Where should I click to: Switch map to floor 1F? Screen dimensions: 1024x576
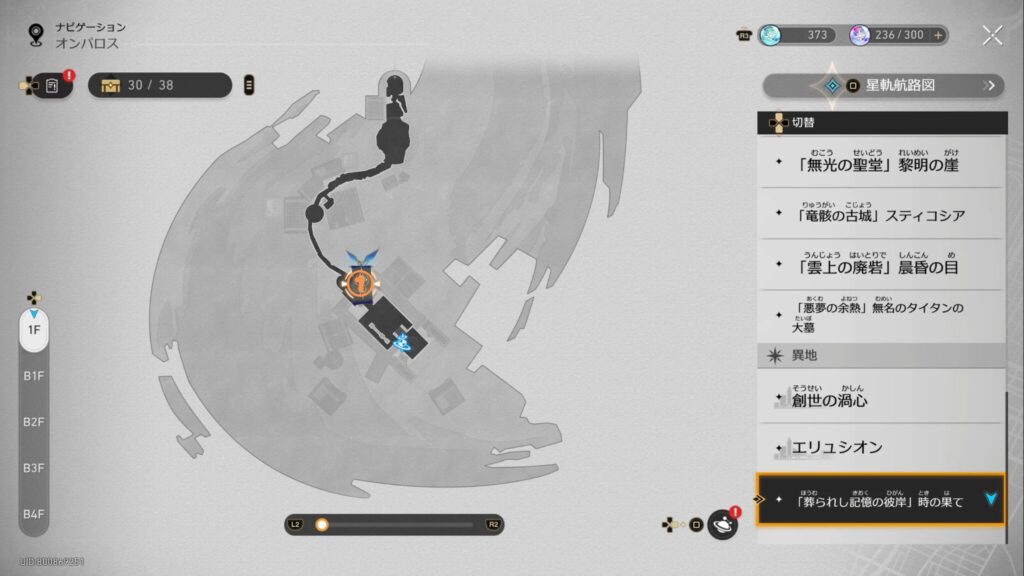34,330
